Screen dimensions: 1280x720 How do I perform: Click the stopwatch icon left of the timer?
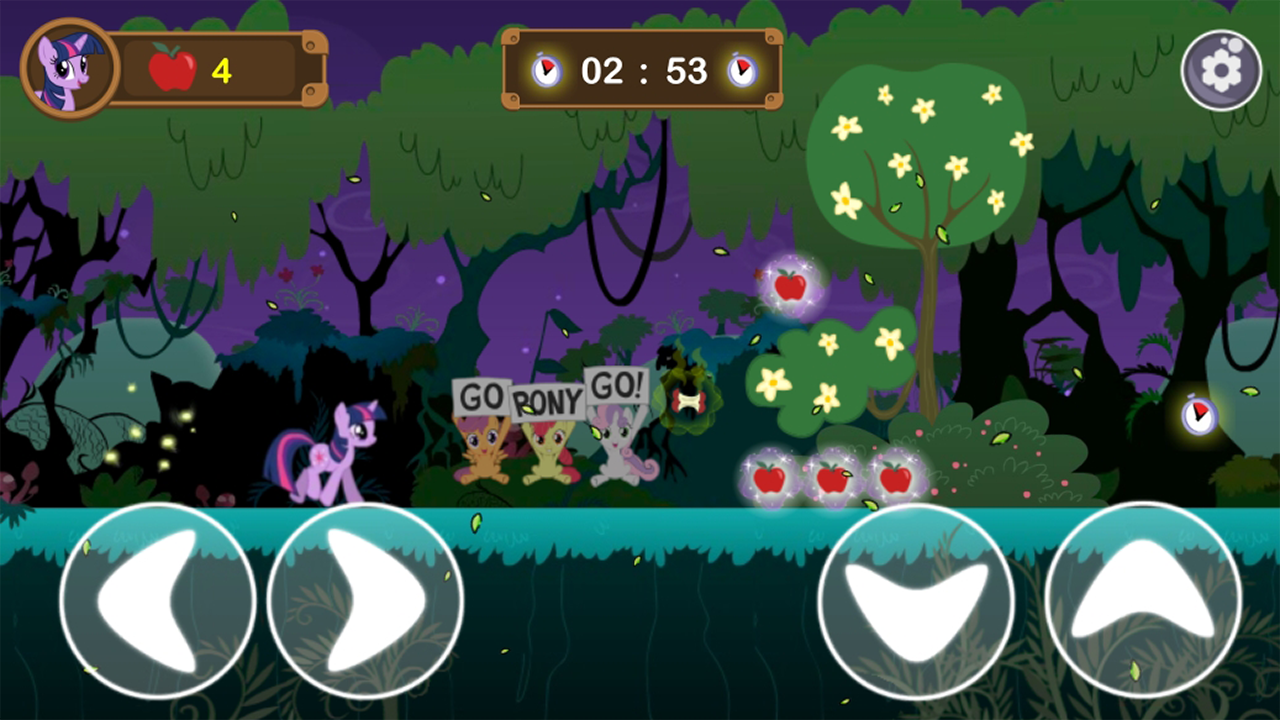546,70
